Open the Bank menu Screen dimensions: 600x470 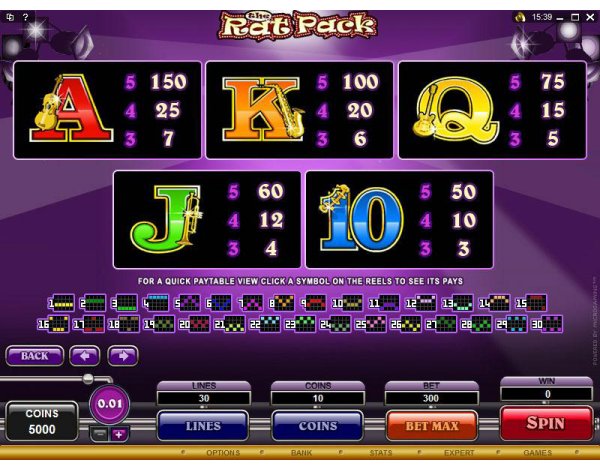301,452
